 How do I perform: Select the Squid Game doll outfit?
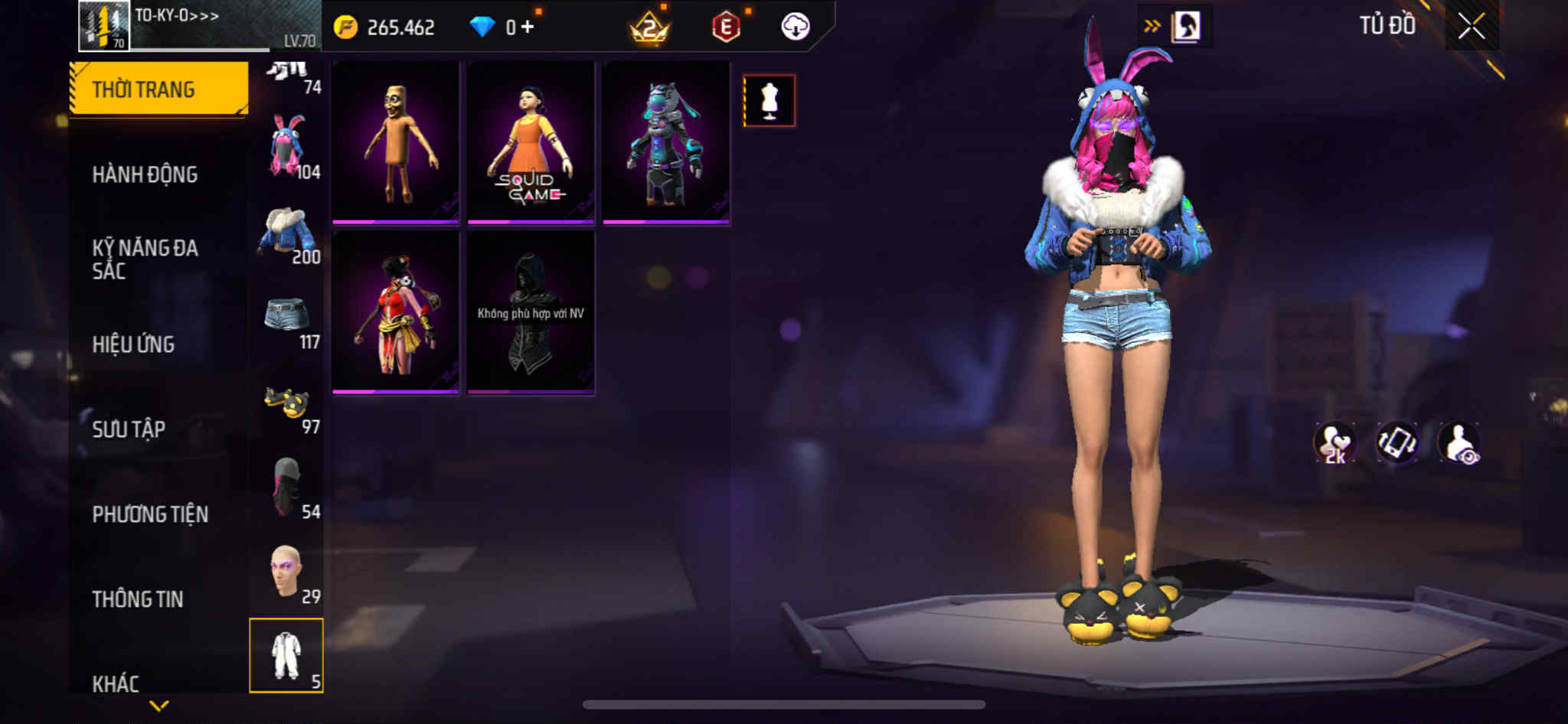[531, 142]
